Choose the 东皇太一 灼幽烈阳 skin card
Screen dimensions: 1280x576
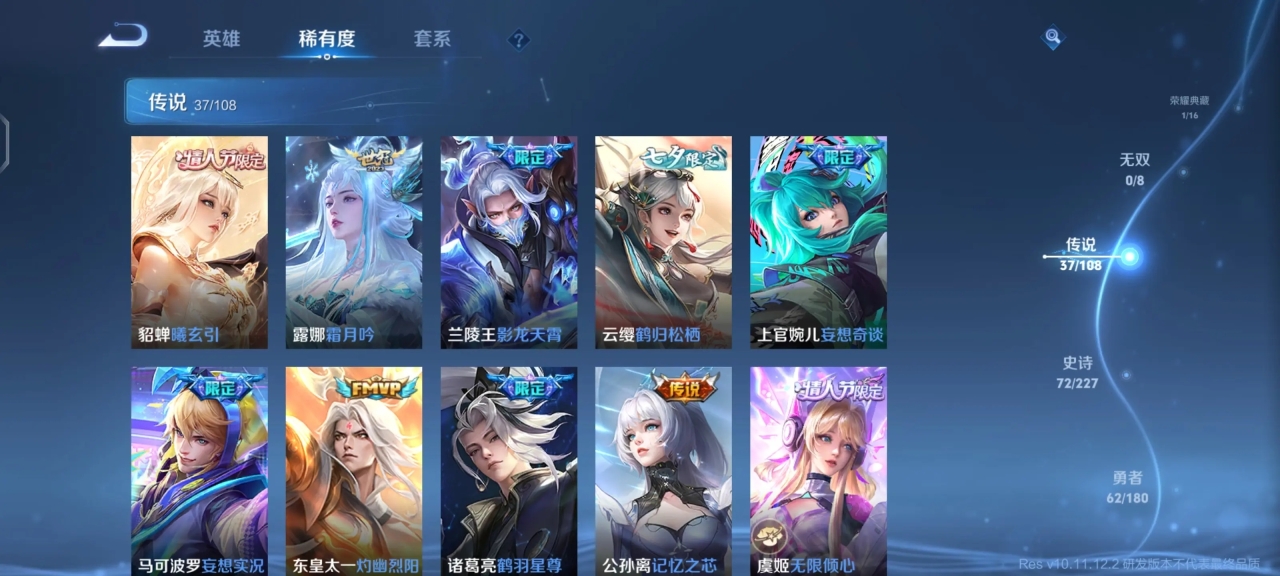(354, 470)
